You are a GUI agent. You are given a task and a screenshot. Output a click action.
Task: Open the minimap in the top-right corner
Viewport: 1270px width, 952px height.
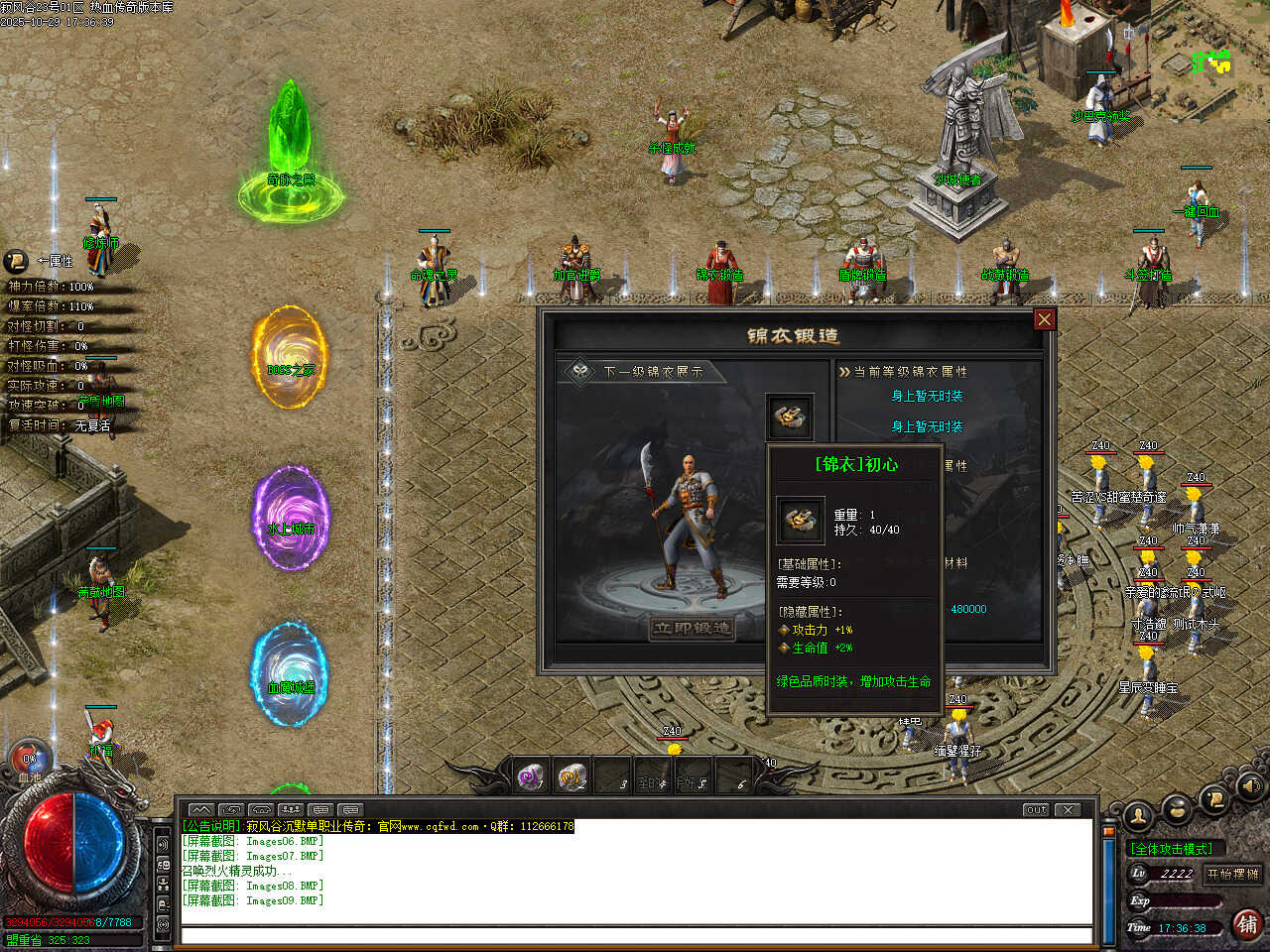(x=1211, y=61)
